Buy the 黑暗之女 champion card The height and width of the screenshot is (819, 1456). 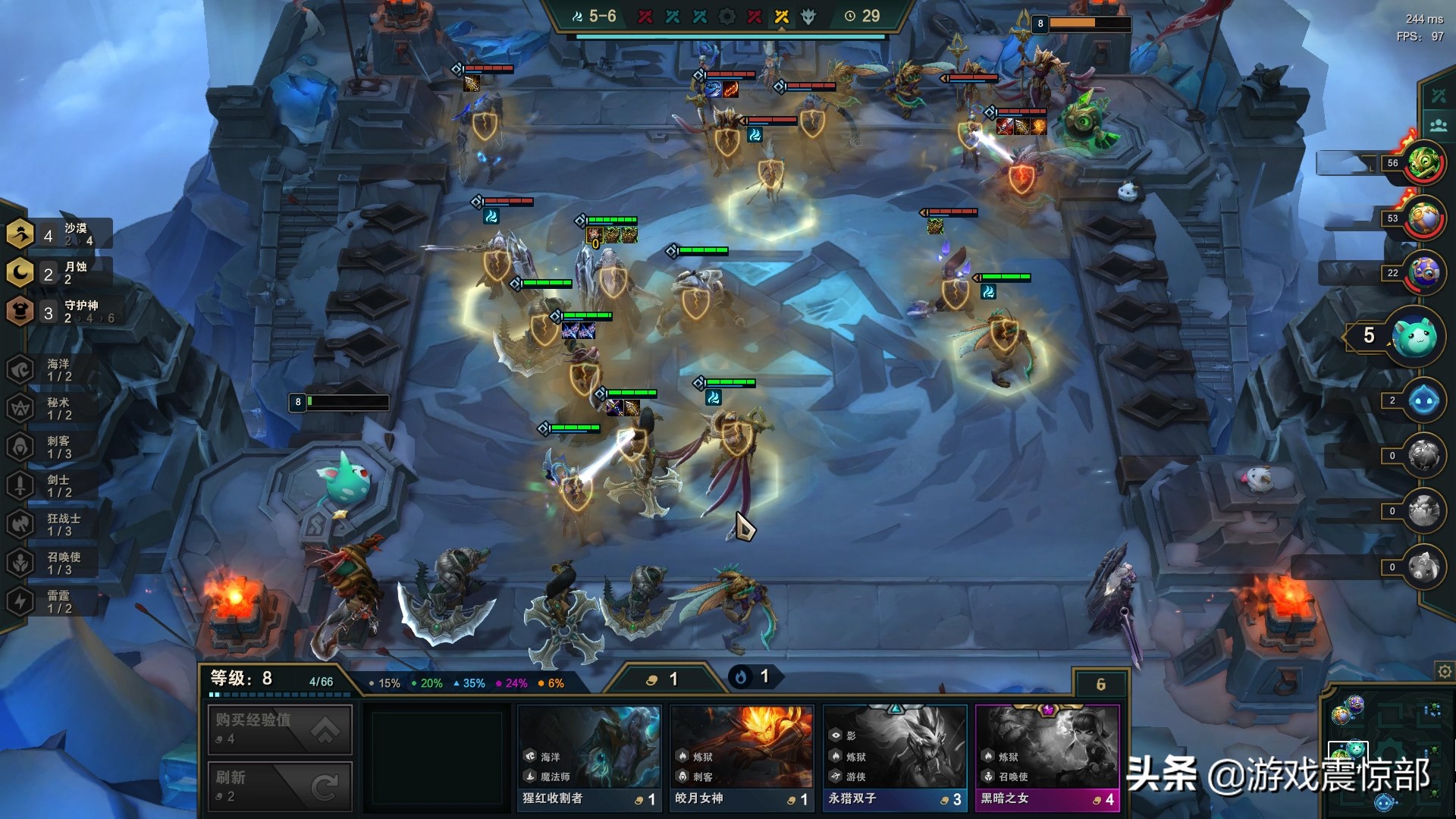coord(1047,758)
